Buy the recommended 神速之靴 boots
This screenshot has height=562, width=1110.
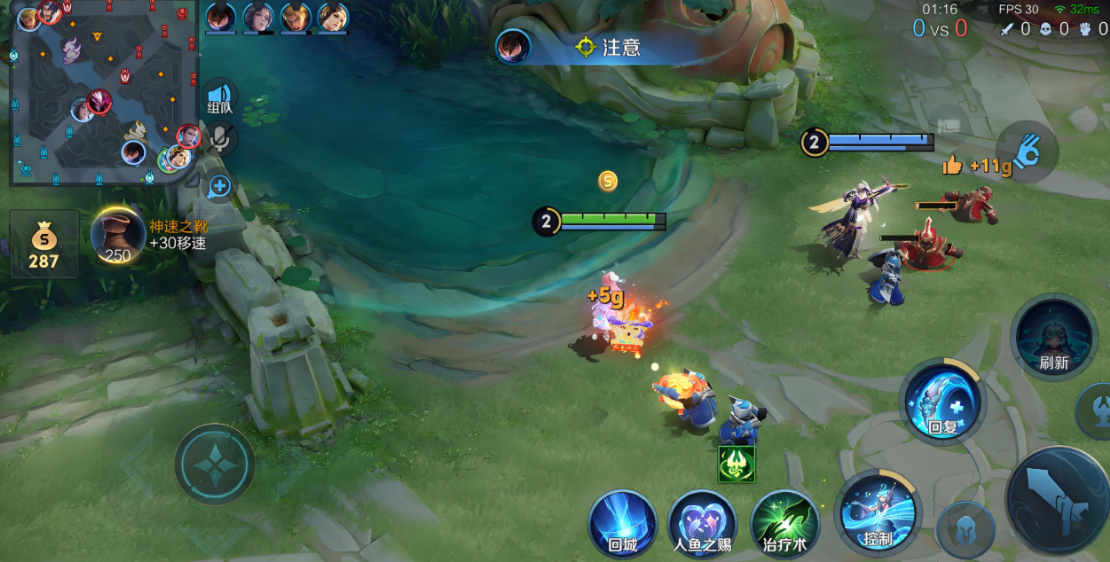click(118, 236)
